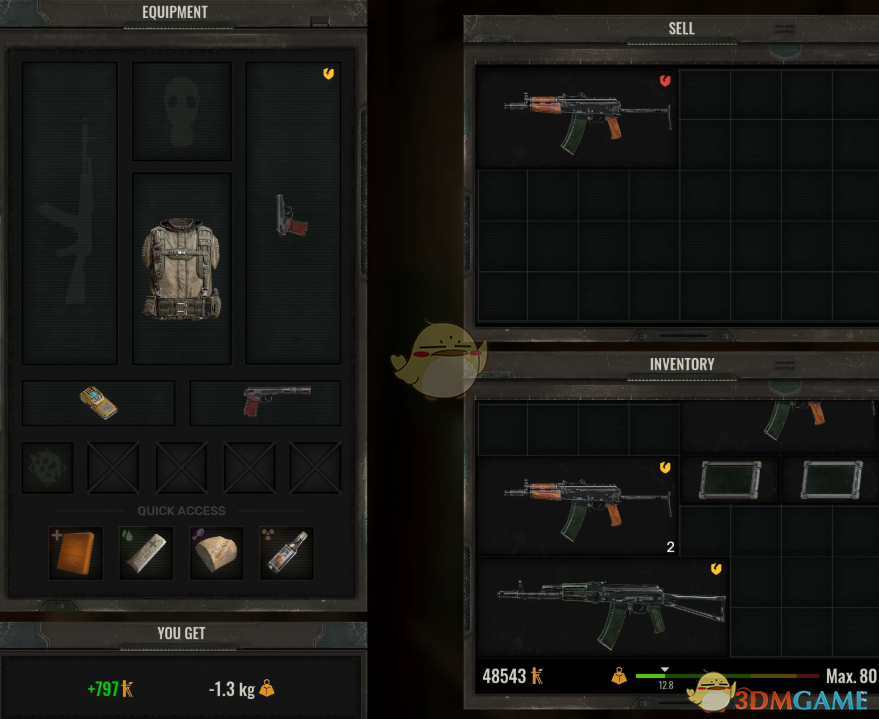This screenshot has width=879, height=719.
Task: Use the orange medkit quick access slot
Action: click(x=75, y=552)
